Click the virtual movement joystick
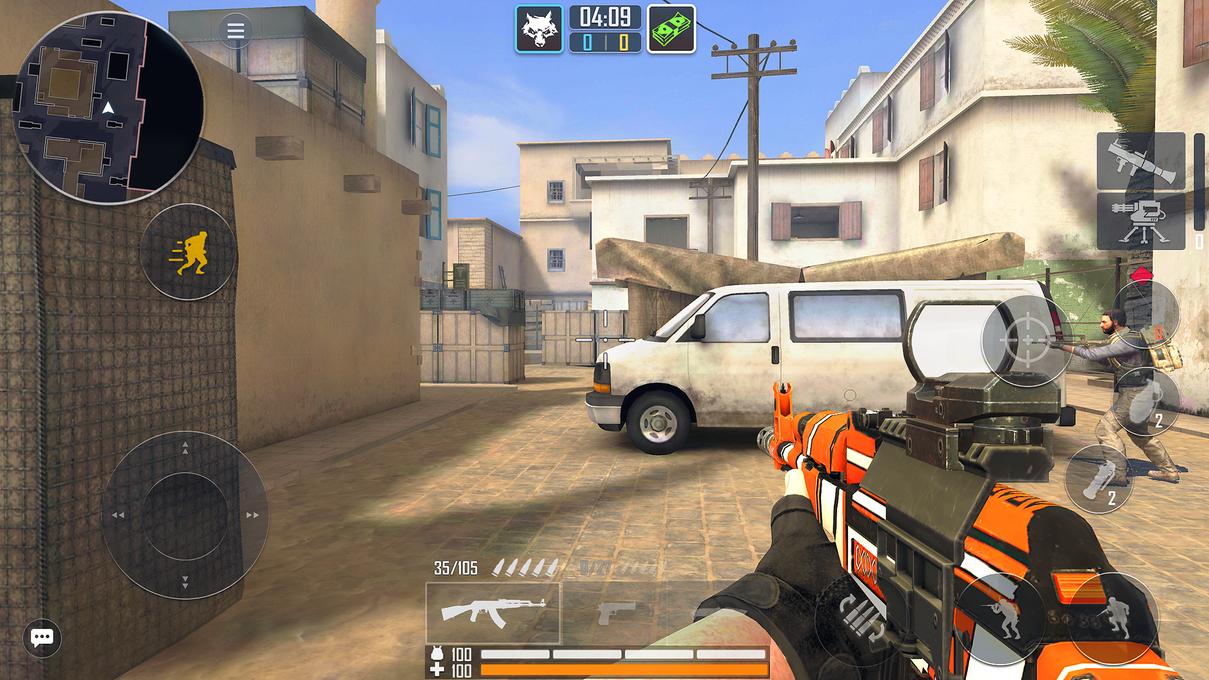The width and height of the screenshot is (1209, 680). (185, 515)
